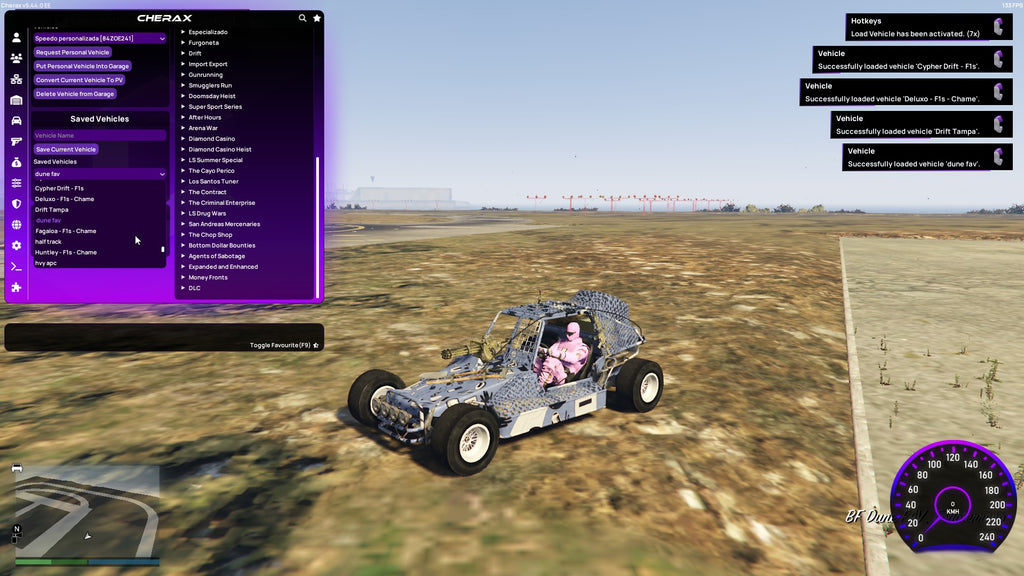Choose Drift Tampa from saved vehicles list
Screen dimensions: 1024x576
pyautogui.click(x=52, y=210)
